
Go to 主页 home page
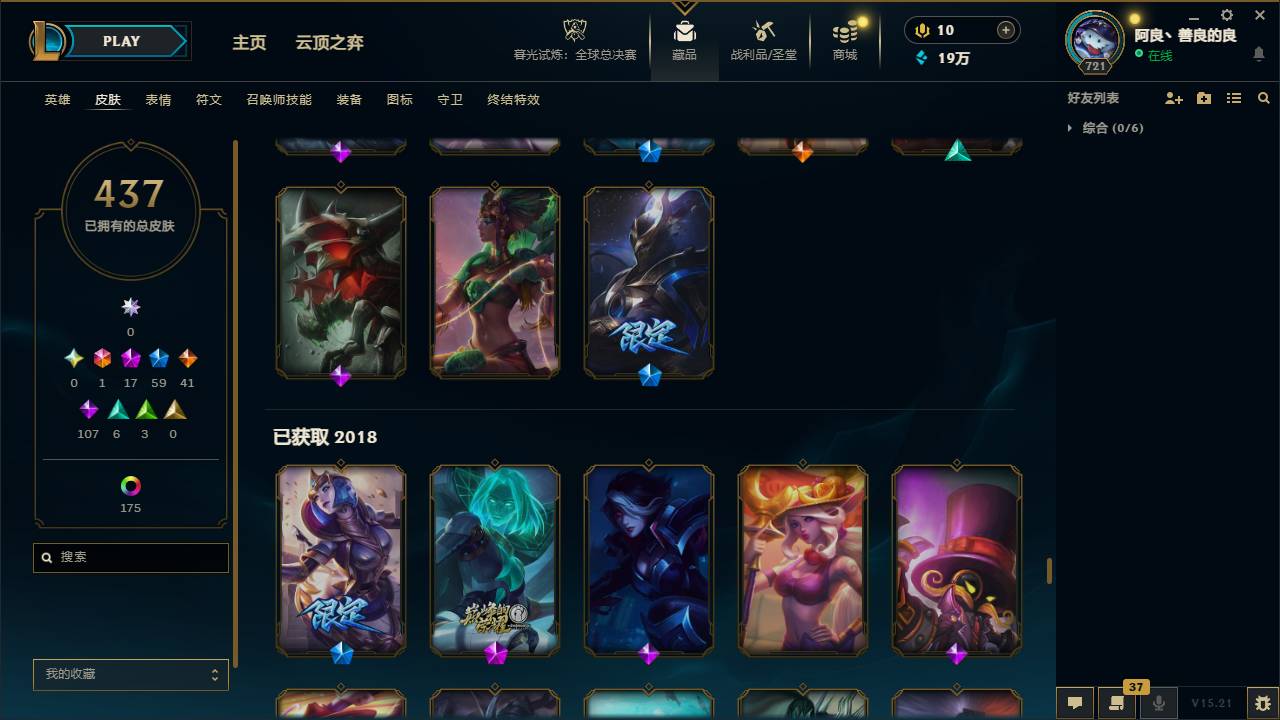(x=249, y=42)
